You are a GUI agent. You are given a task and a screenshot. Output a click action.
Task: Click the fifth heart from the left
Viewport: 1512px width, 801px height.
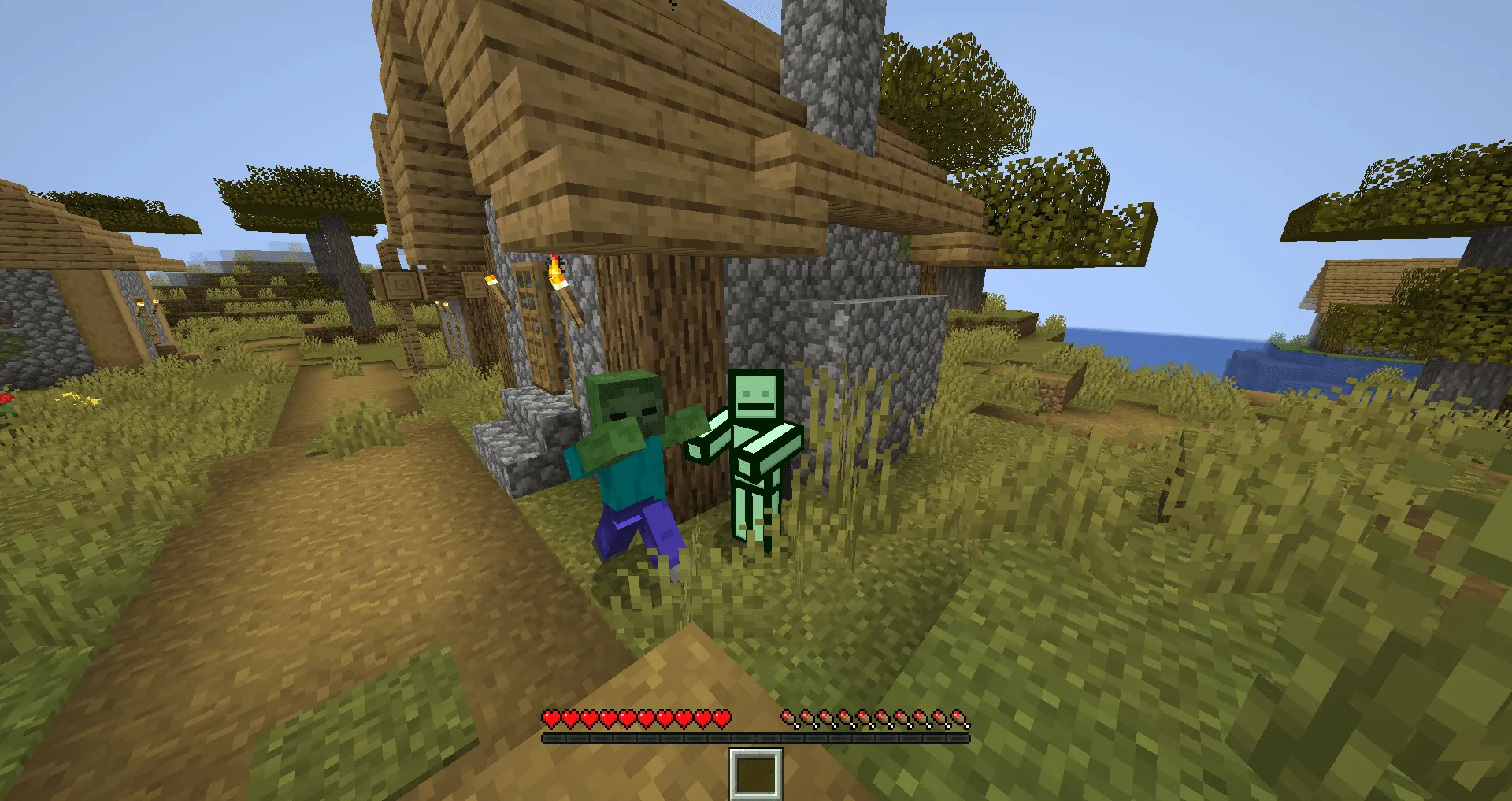pyautogui.click(x=625, y=718)
